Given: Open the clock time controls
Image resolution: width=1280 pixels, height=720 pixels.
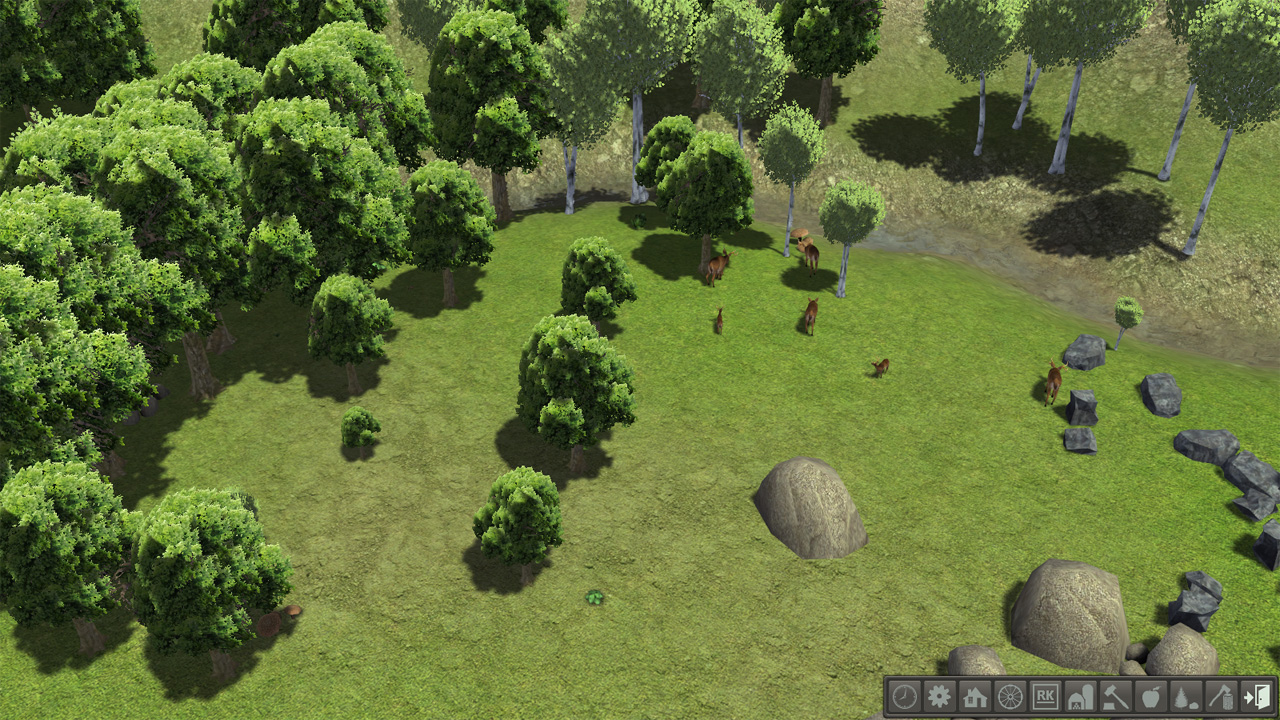Looking at the screenshot, I should click(x=904, y=696).
